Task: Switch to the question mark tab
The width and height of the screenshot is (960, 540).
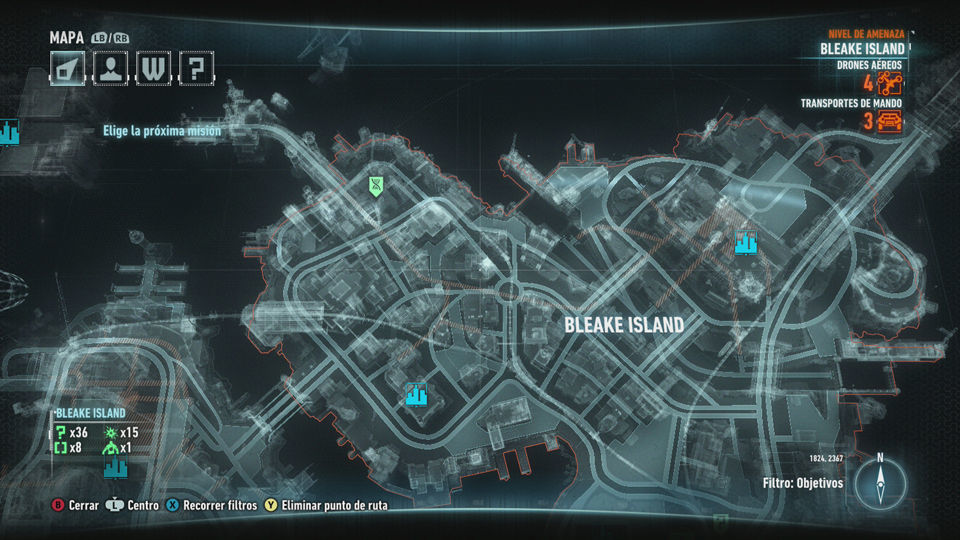Action: 195,68
